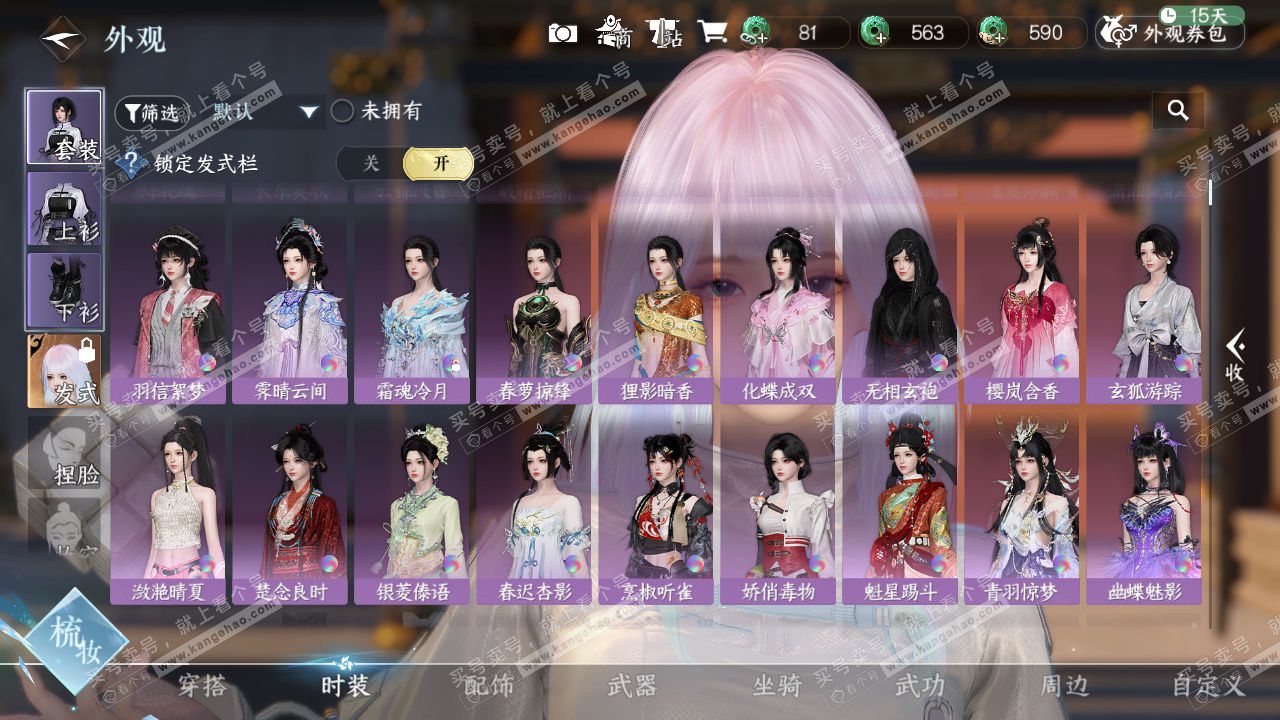Switch hairstyle lock to 关
The height and width of the screenshot is (720, 1280).
click(371, 163)
